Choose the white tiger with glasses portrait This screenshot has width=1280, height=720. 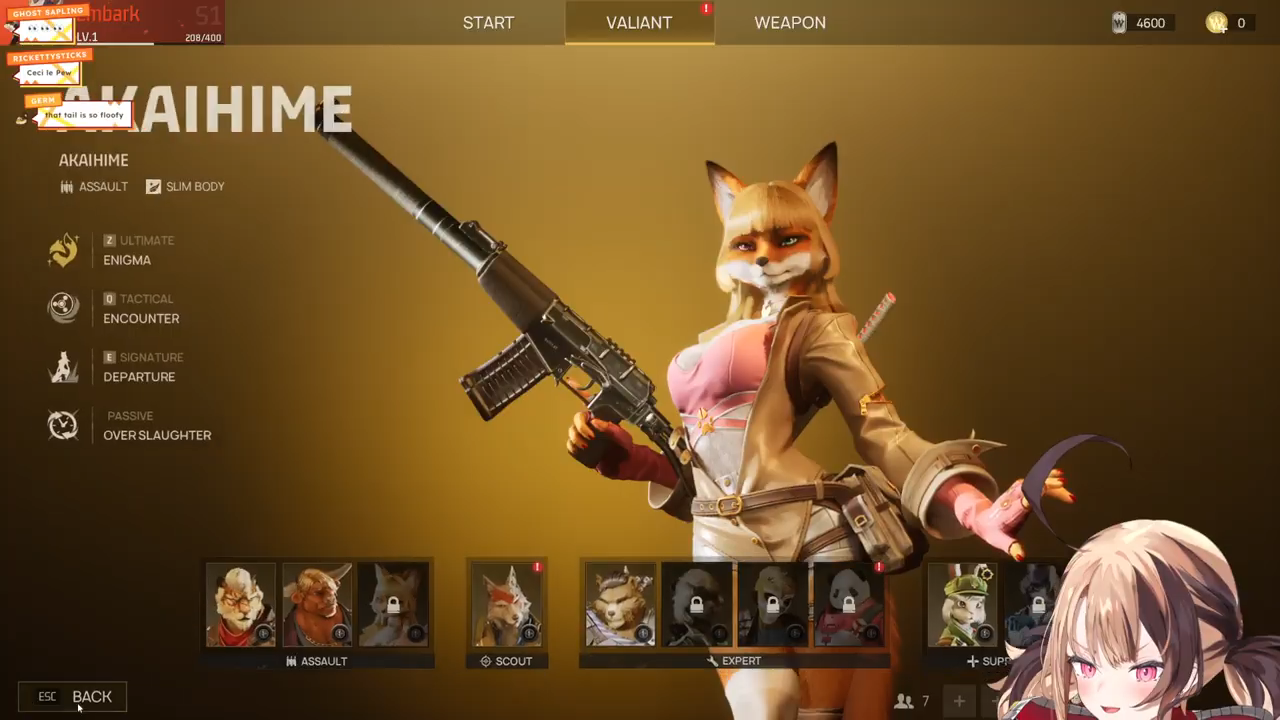pyautogui.click(x=241, y=604)
